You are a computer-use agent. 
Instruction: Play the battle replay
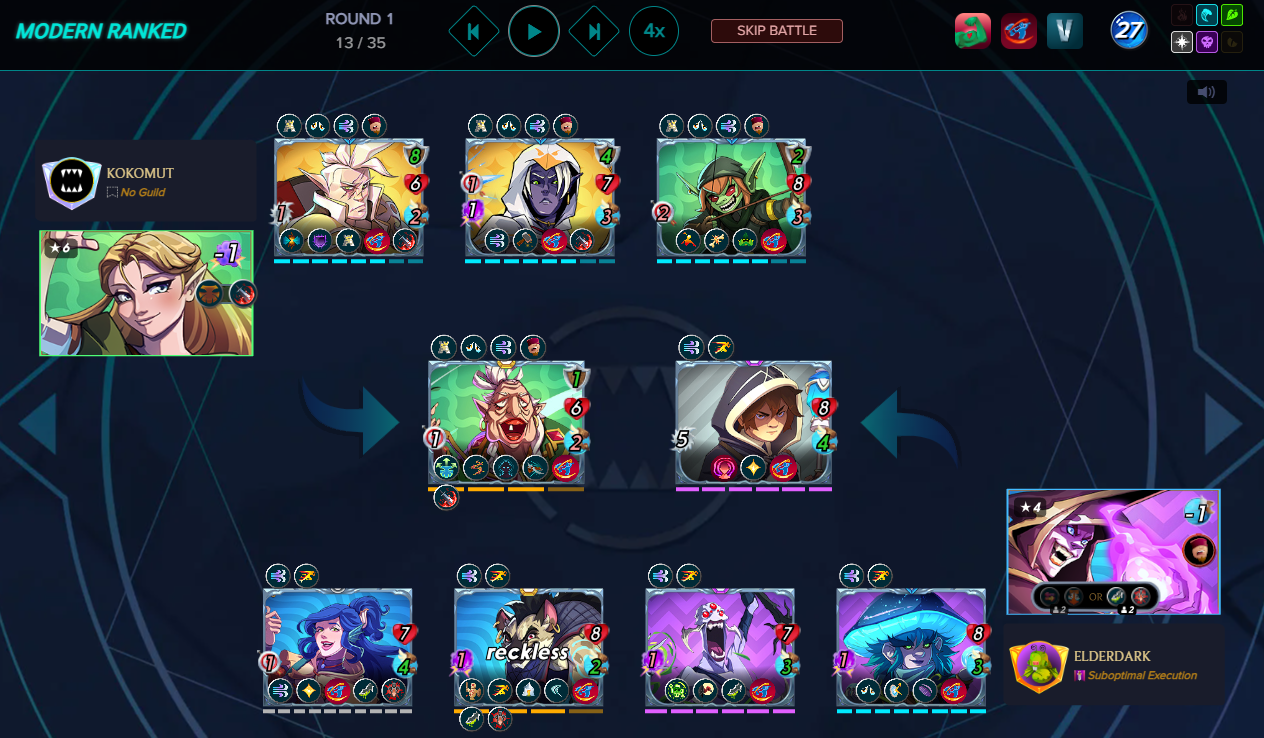[534, 32]
